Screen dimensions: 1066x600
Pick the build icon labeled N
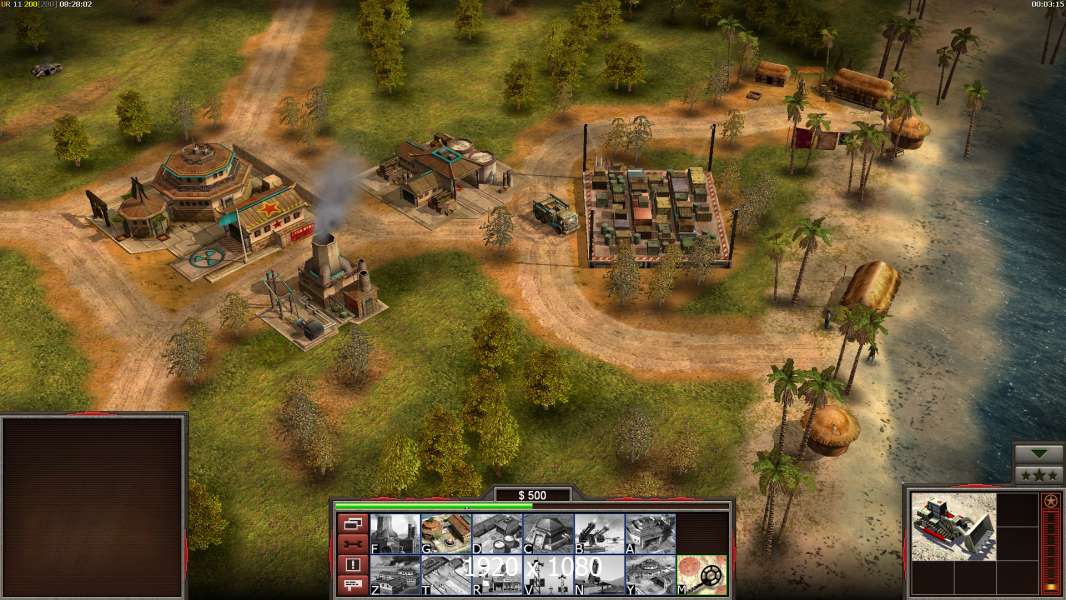599,575
